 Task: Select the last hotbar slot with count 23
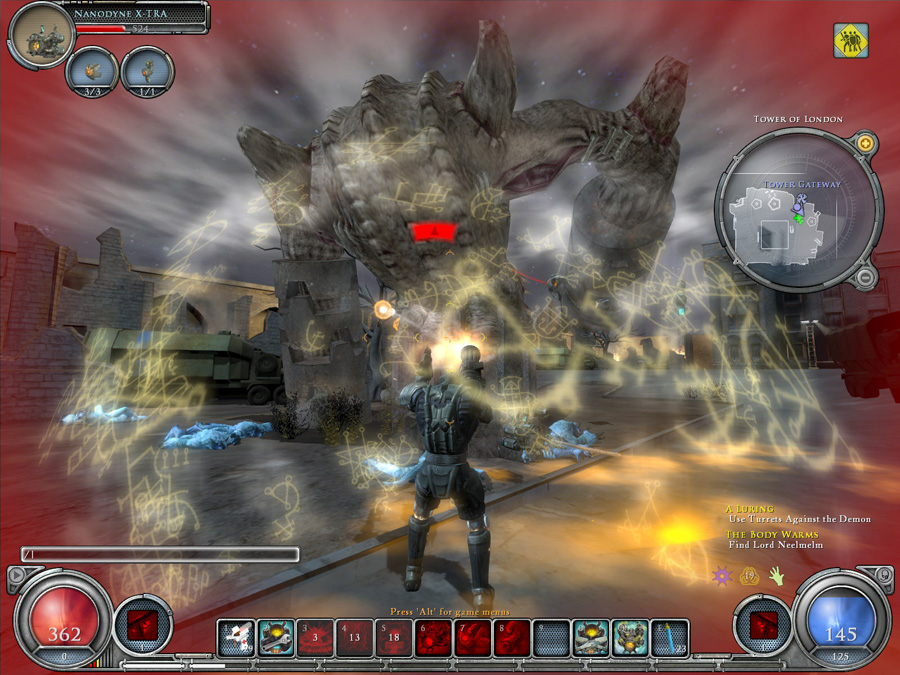[670, 638]
